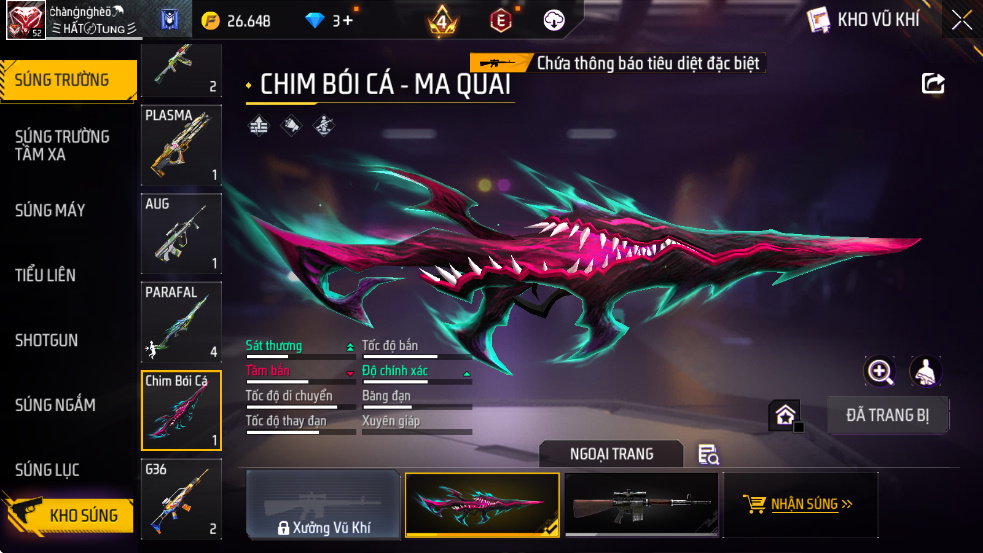This screenshot has height=553, width=983.
Task: Pick the G36 weapon tile
Action: [x=181, y=497]
